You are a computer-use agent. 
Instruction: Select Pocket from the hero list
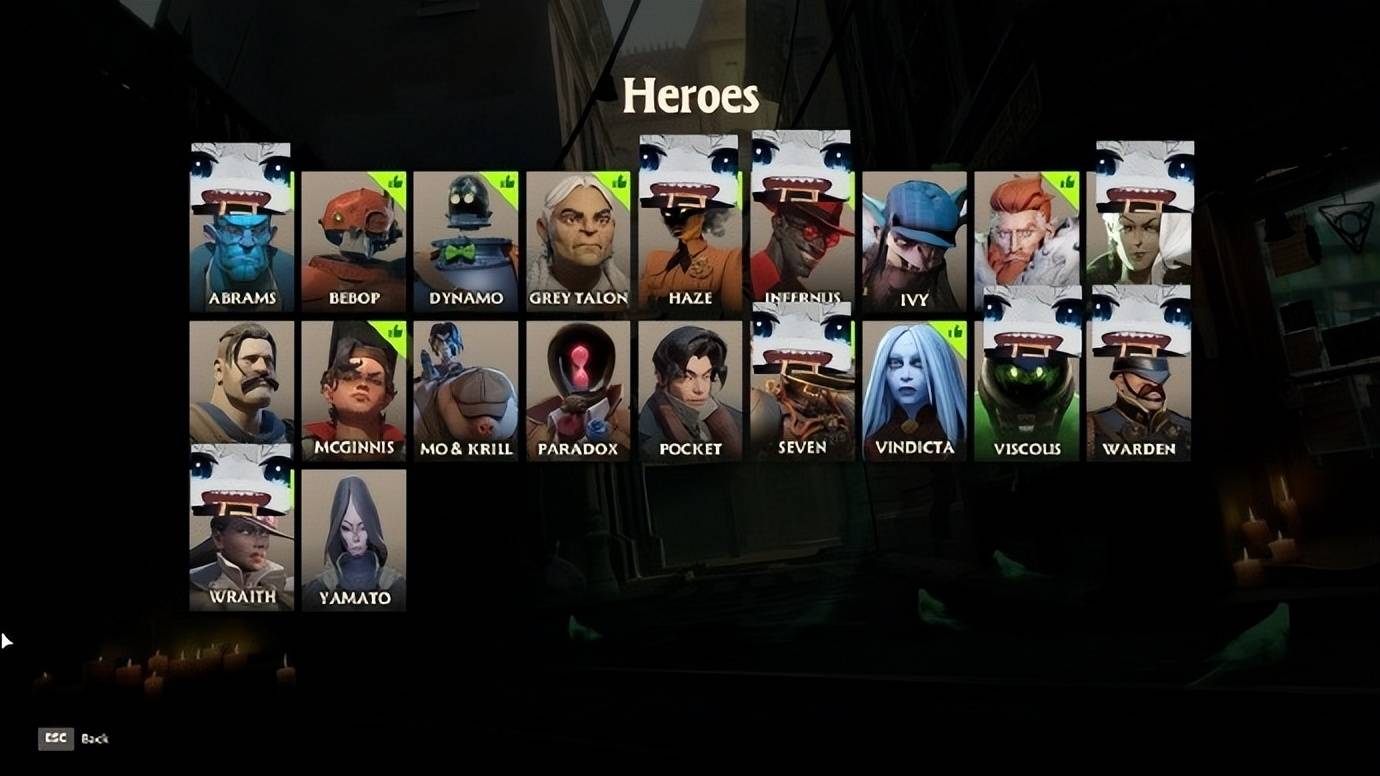click(690, 390)
